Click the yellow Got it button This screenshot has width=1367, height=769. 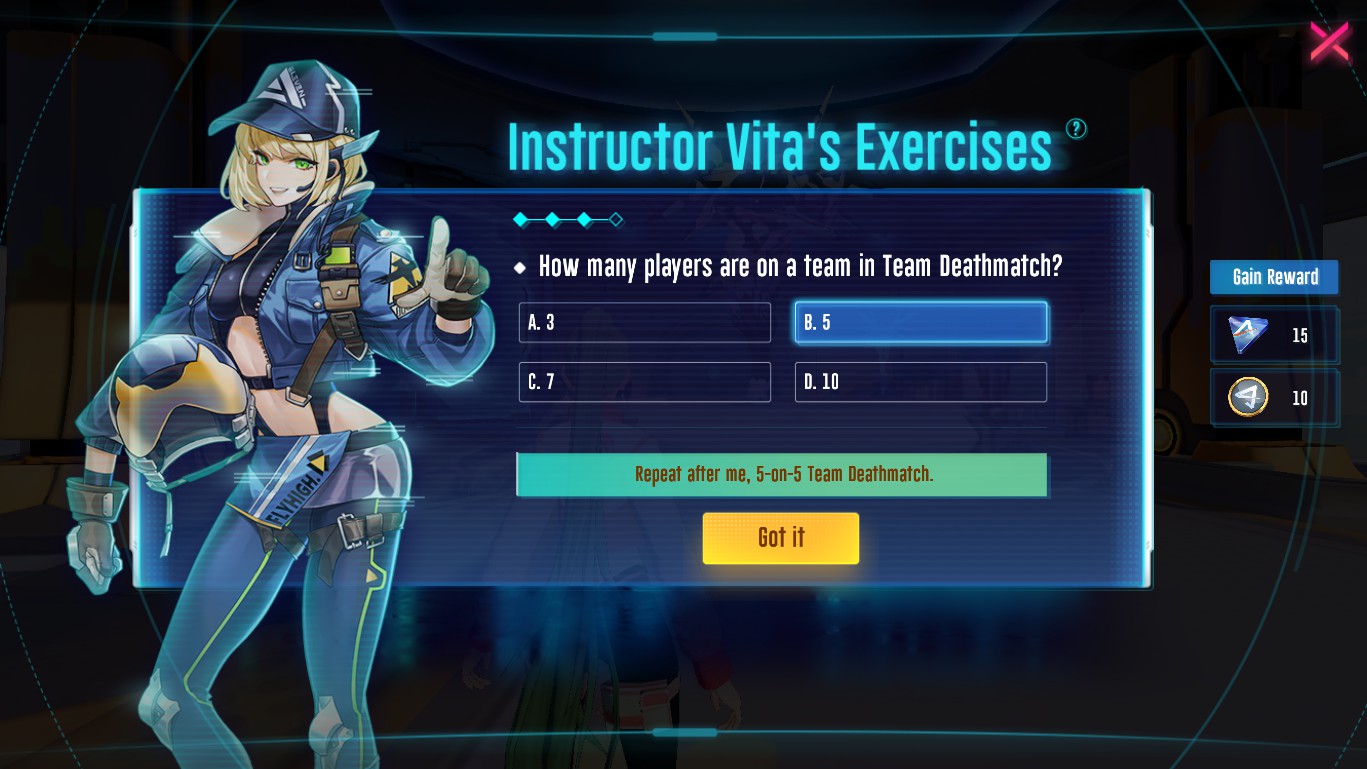pos(780,538)
